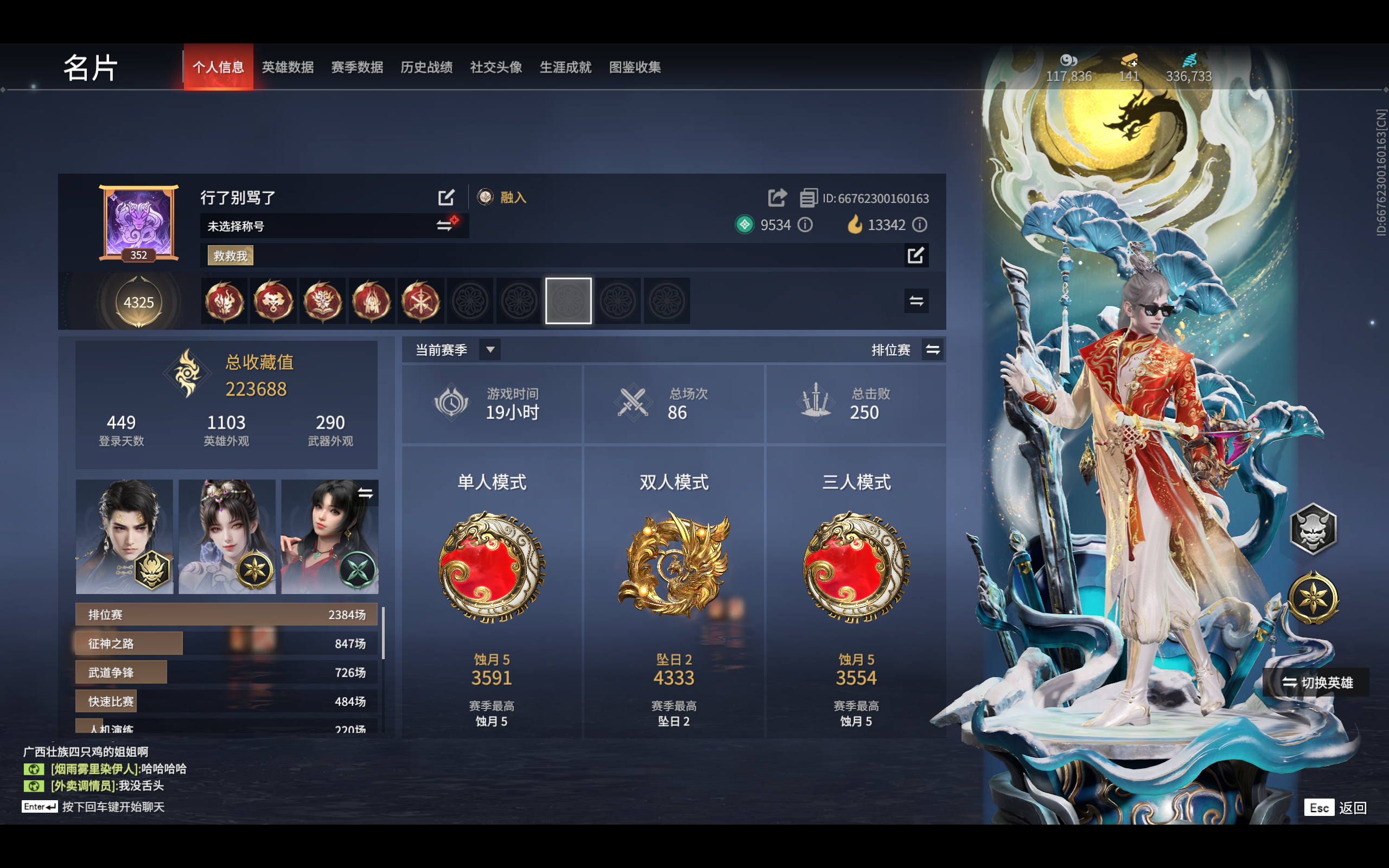Toggle the title swap control next to 未选择称号

[x=445, y=226]
